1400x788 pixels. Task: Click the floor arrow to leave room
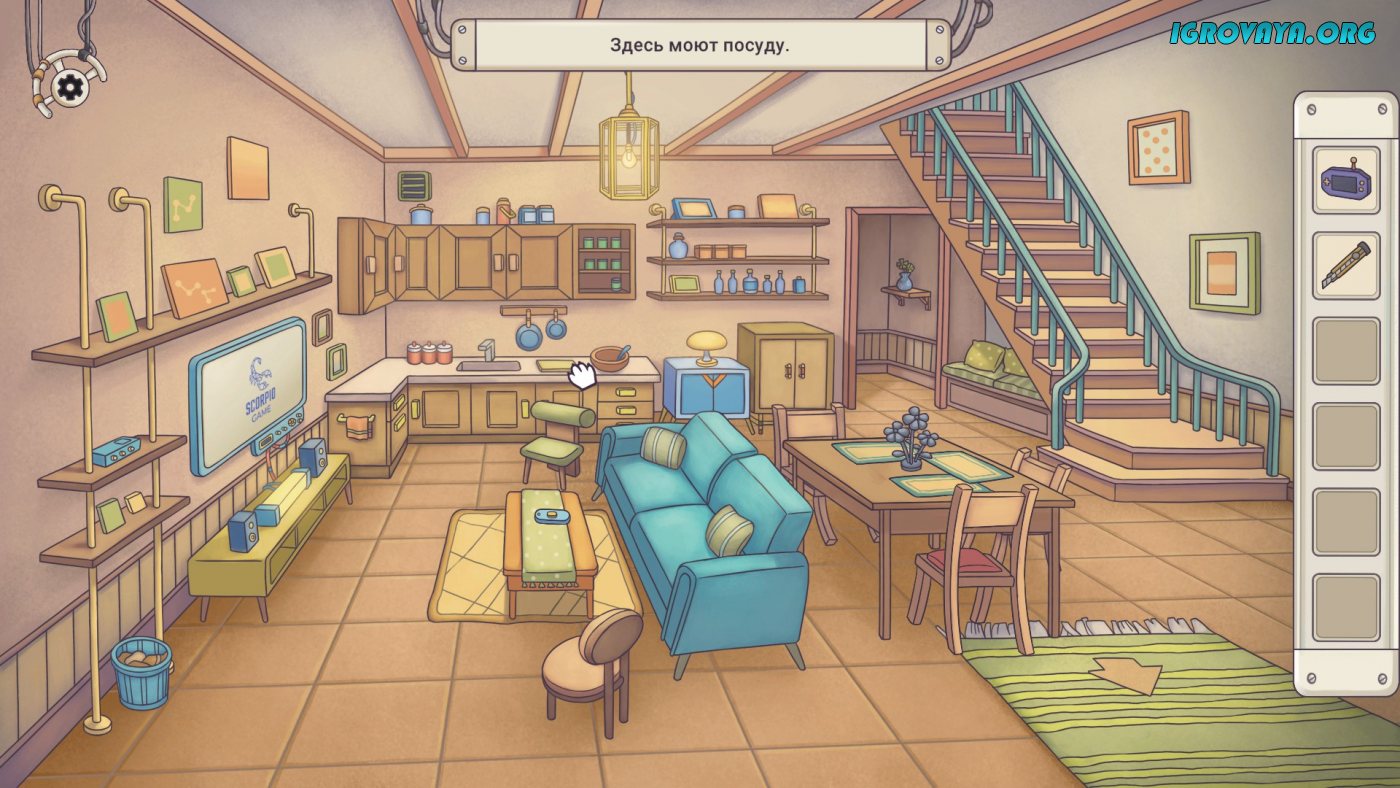[1127, 675]
